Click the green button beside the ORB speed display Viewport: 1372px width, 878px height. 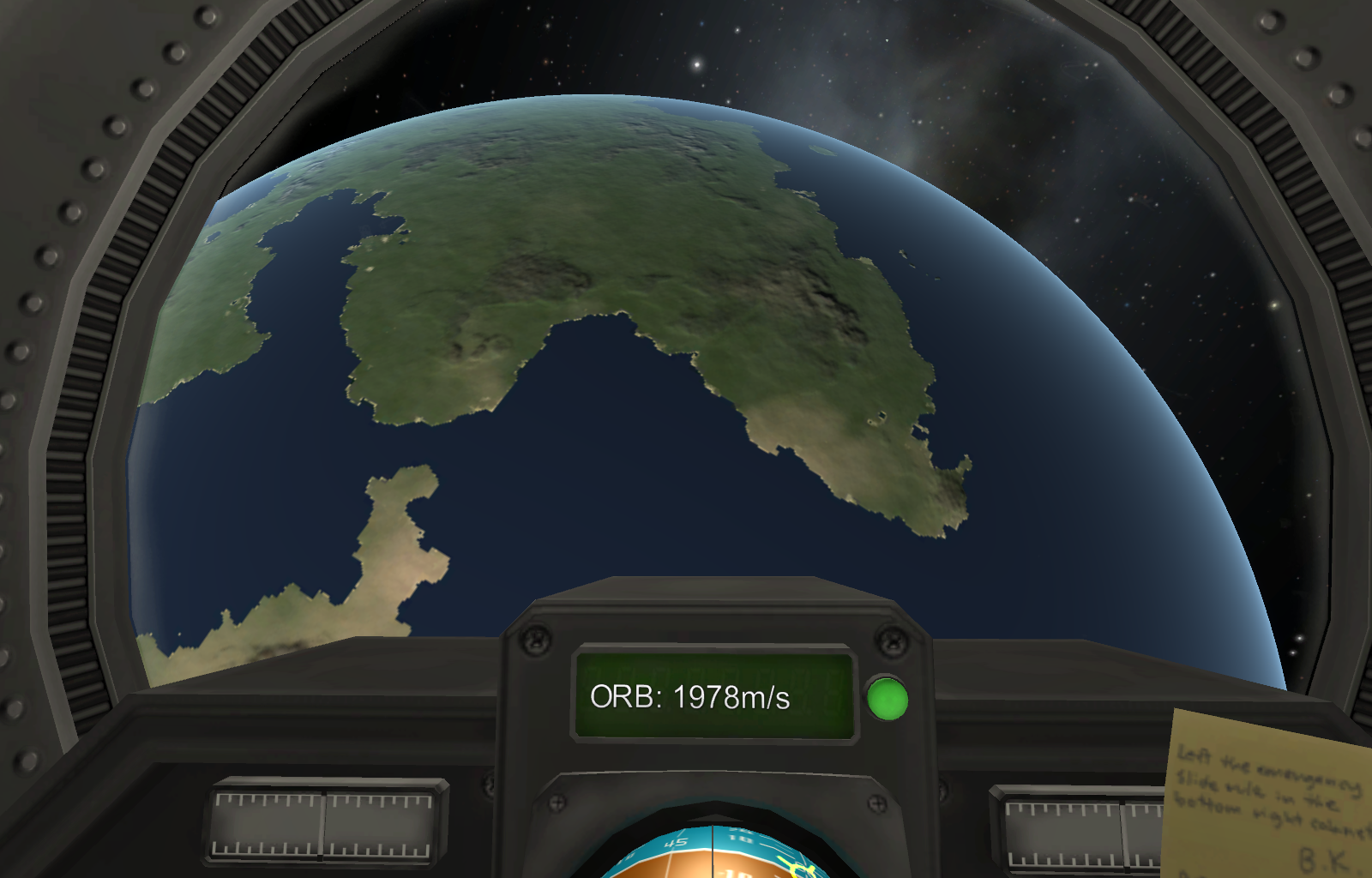(887, 699)
